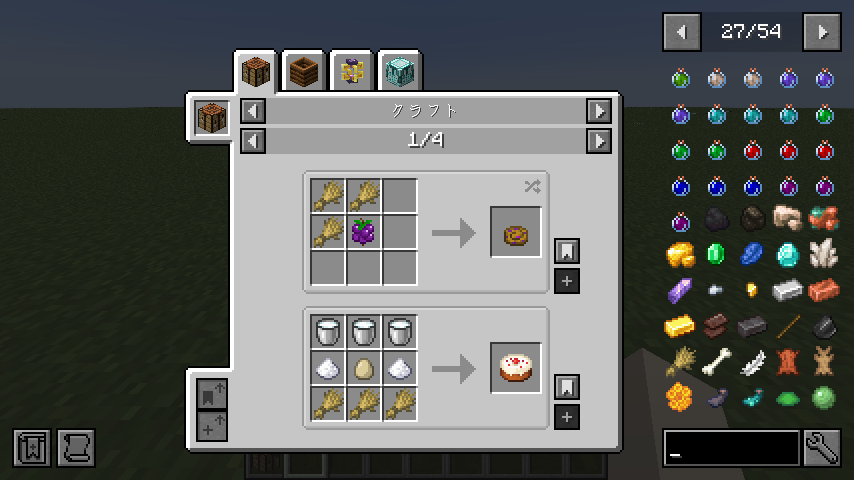854x480 pixels.
Task: Go to next recipe page after 1/4
Action: [599, 141]
